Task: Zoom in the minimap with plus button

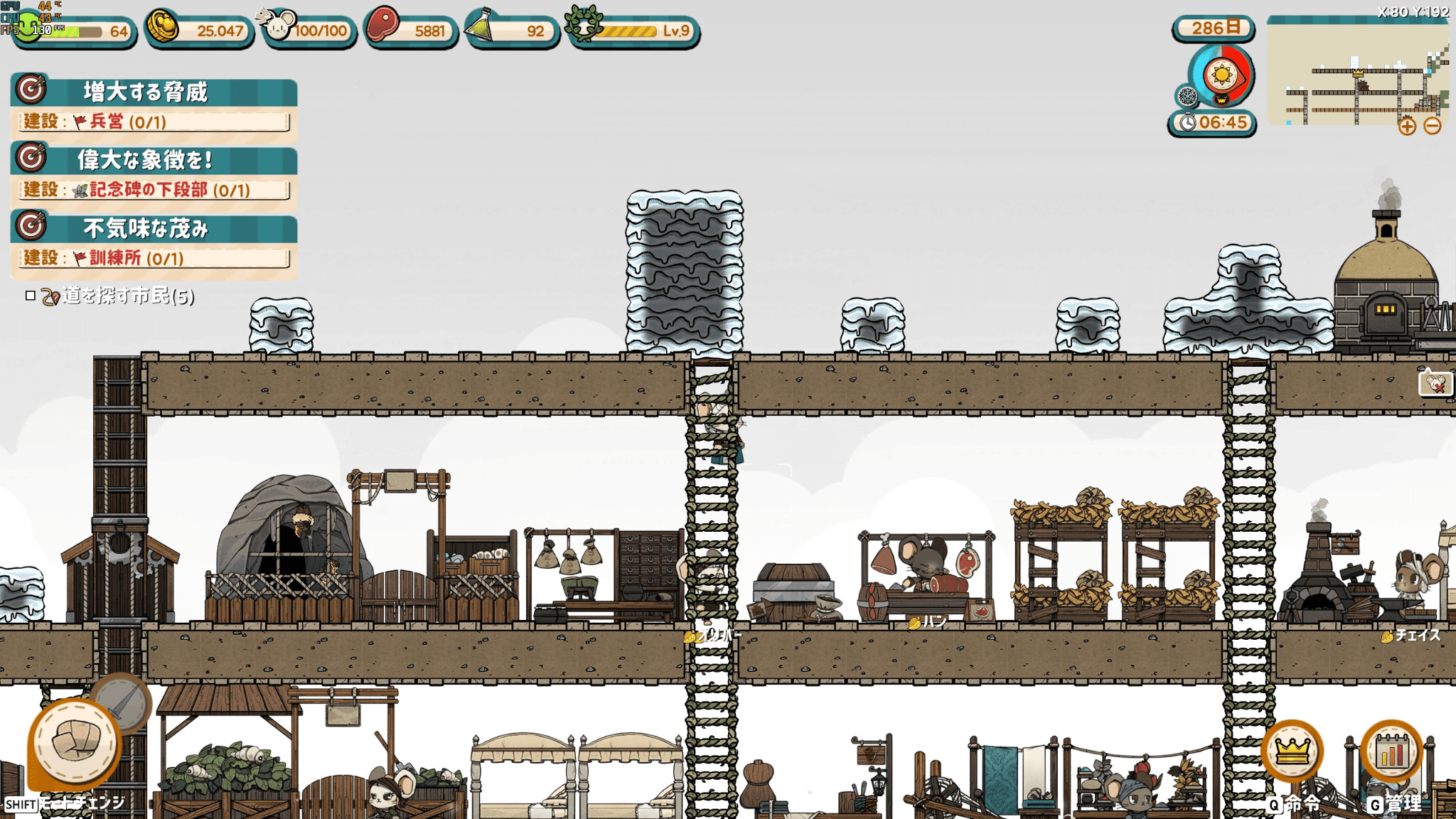Action: [x=1407, y=127]
